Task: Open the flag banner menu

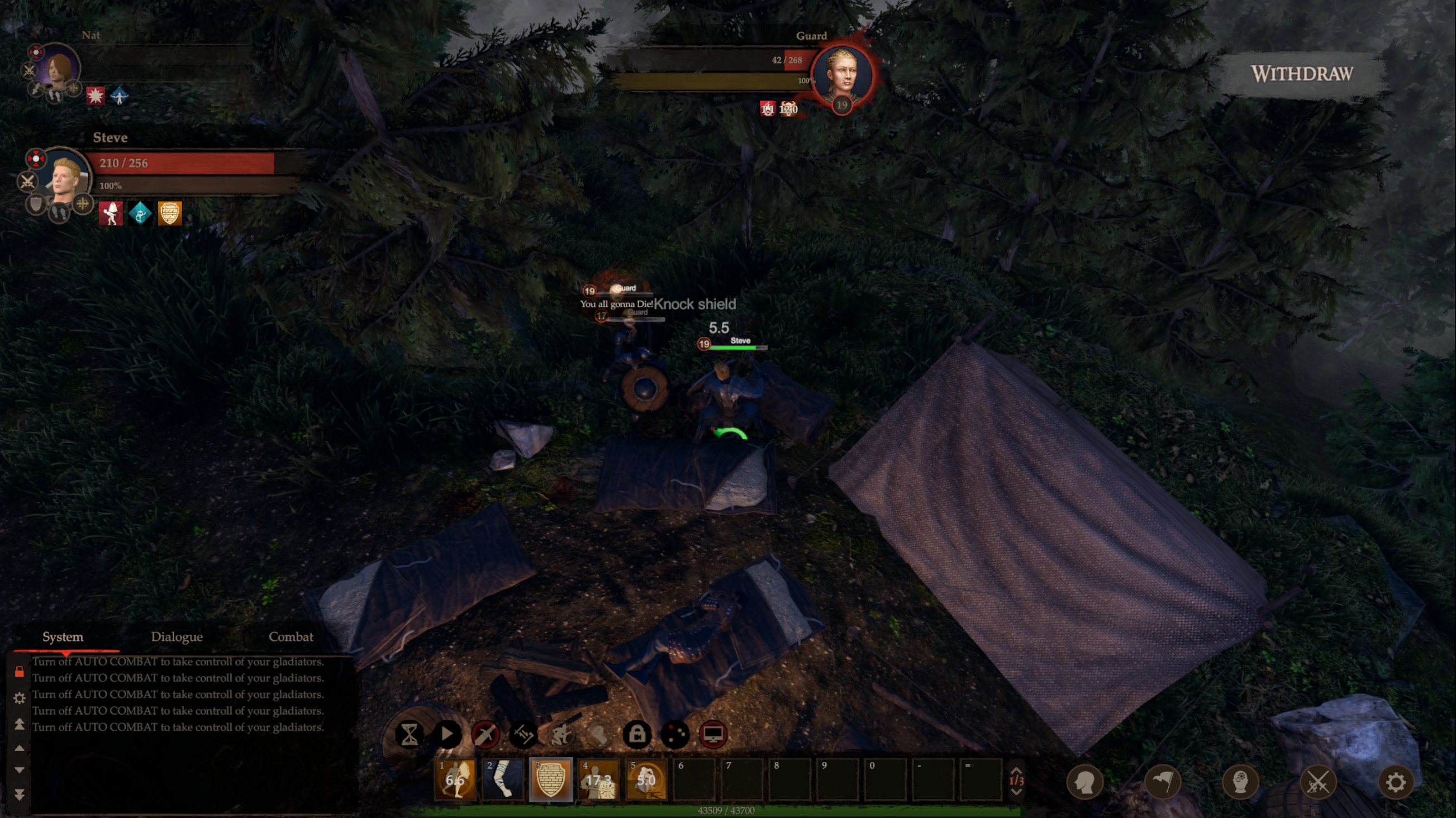Action: (1163, 782)
